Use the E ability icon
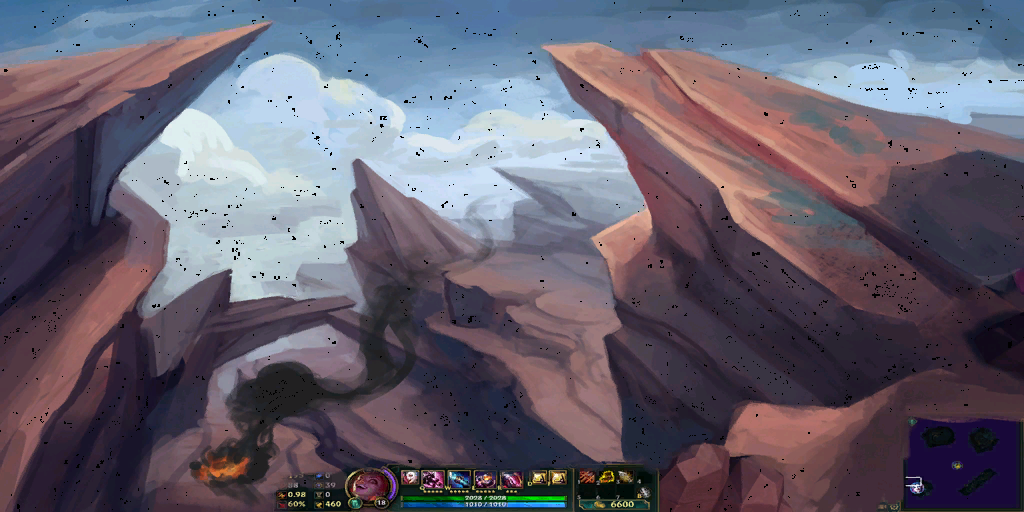The width and height of the screenshot is (1024, 512). (485, 479)
